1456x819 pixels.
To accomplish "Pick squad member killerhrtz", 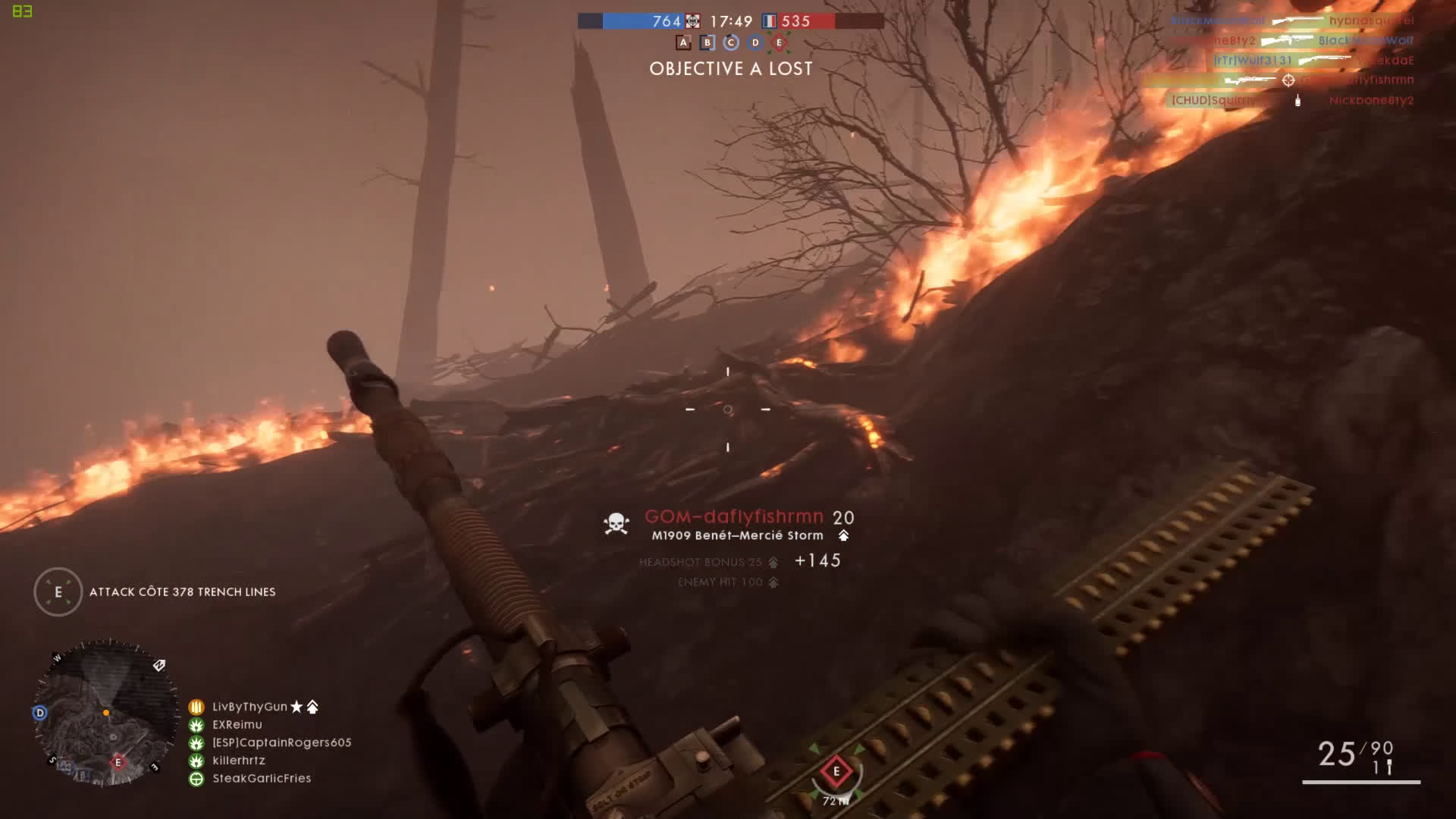I will [238, 760].
